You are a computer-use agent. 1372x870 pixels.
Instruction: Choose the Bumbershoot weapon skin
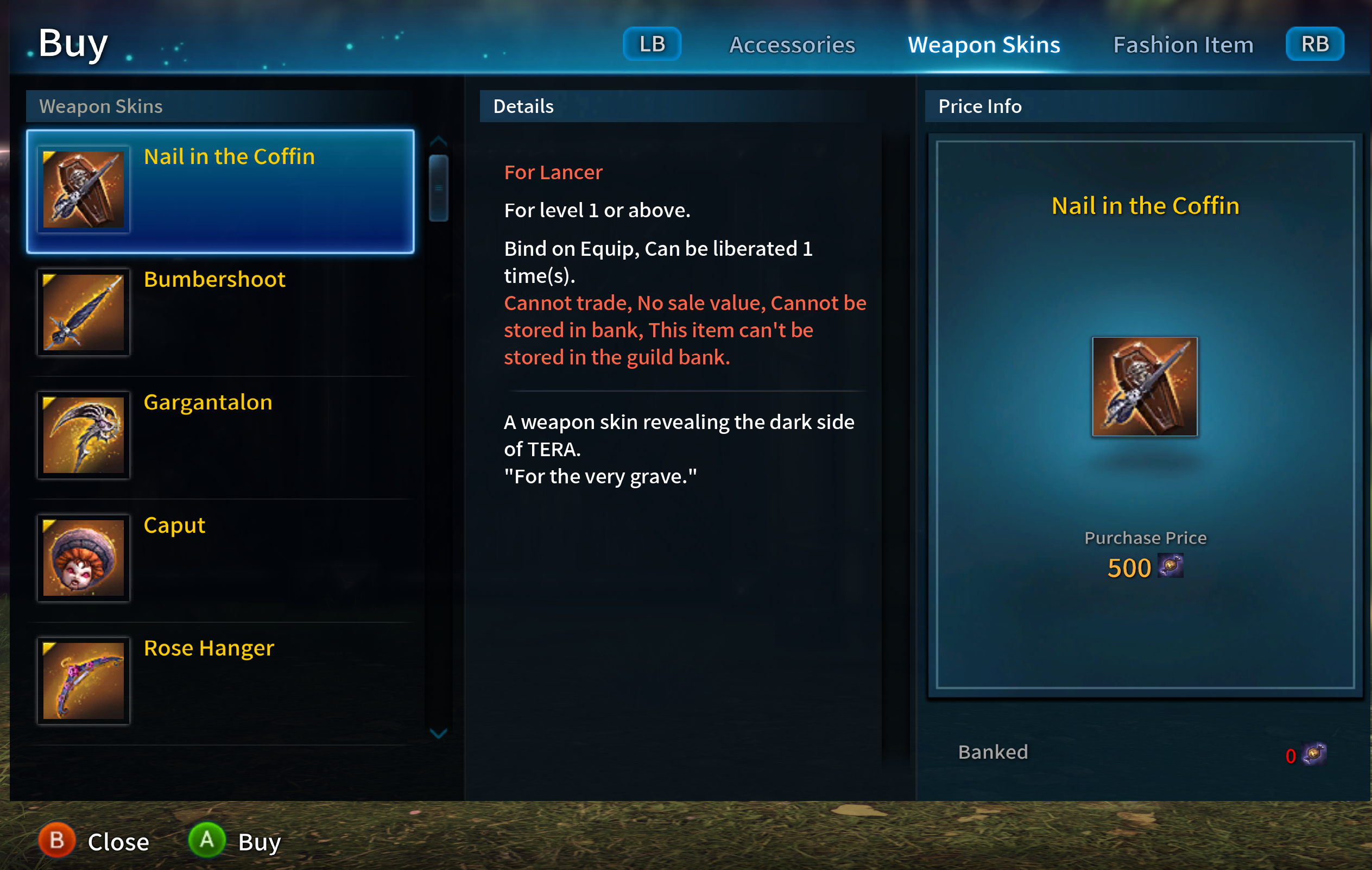click(220, 312)
